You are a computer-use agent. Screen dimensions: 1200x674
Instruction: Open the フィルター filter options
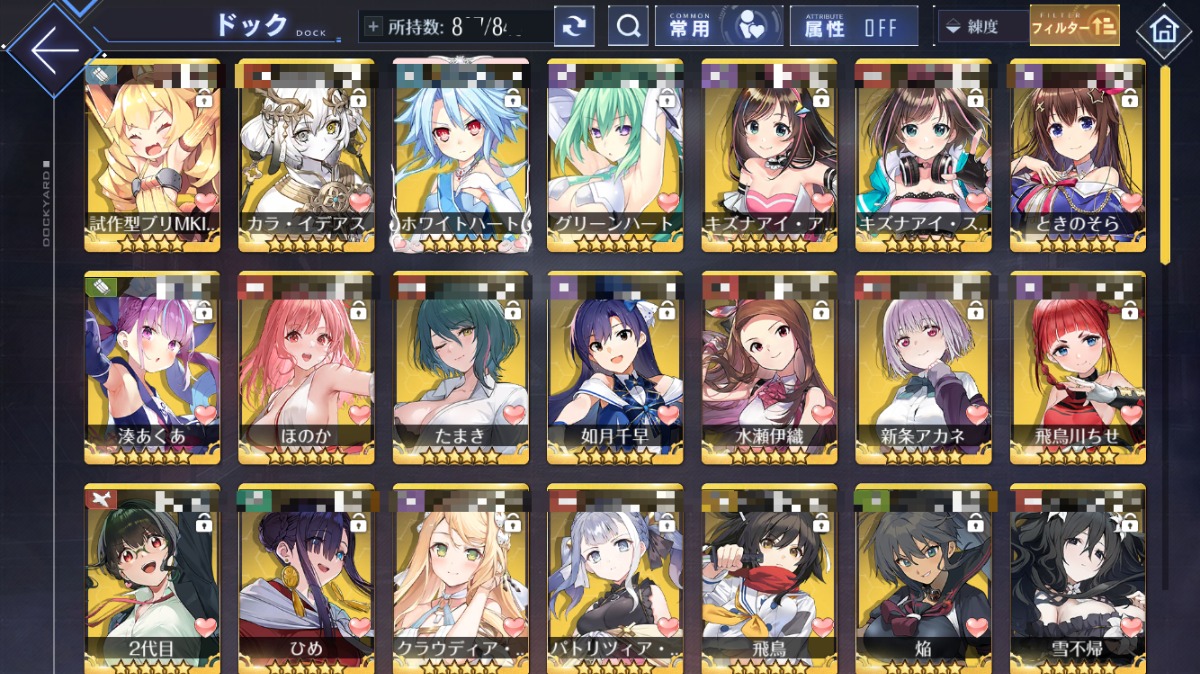pos(1074,27)
